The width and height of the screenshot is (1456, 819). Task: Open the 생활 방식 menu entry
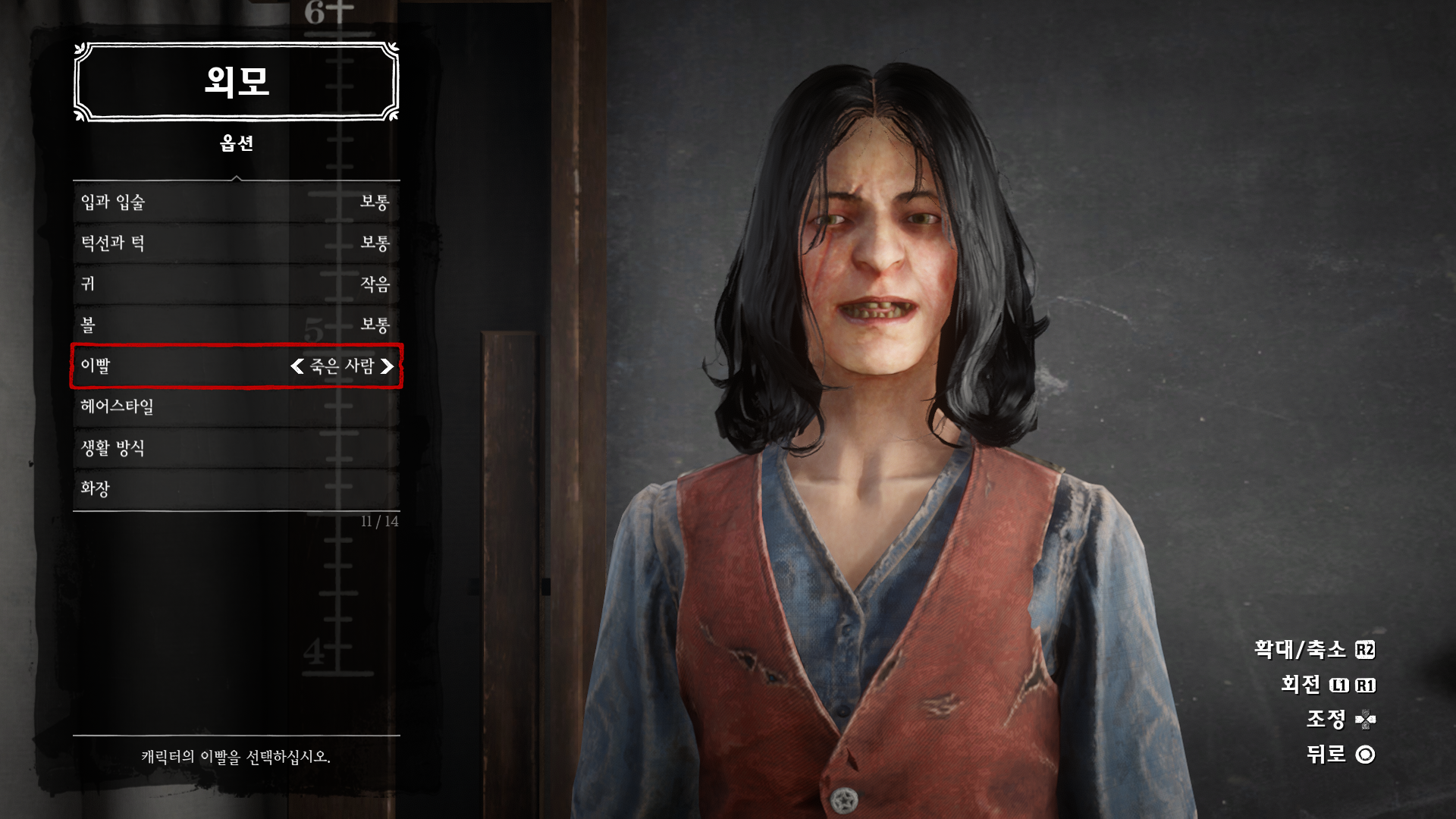[x=236, y=448]
